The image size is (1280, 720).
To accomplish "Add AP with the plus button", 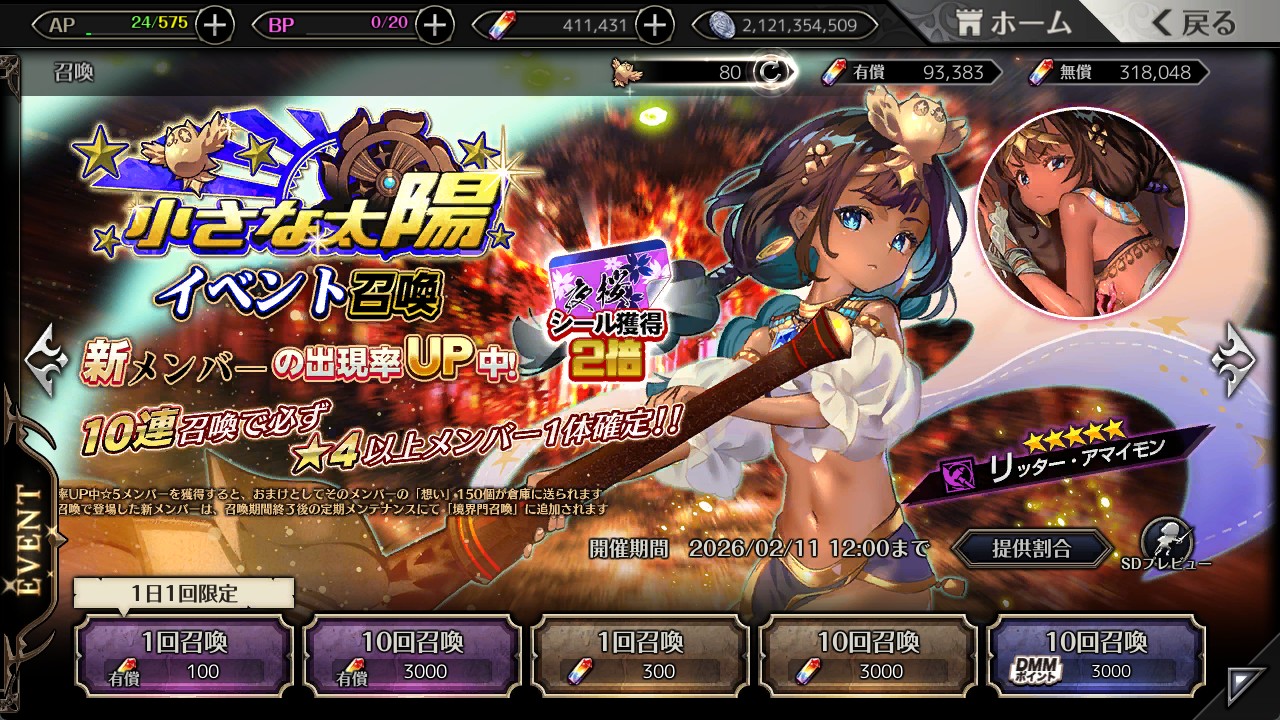I will [x=215, y=25].
